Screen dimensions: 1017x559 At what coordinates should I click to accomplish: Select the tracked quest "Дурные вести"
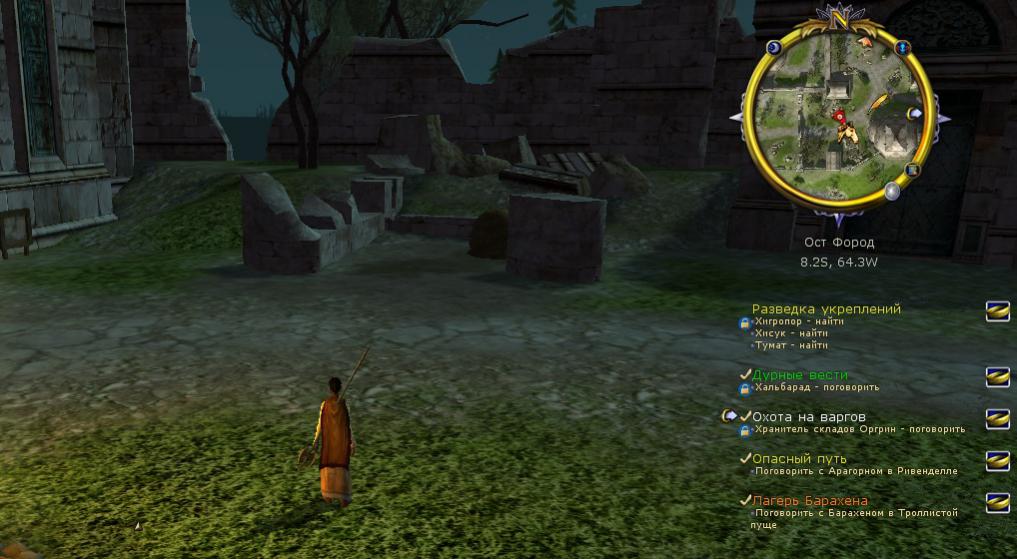[800, 375]
